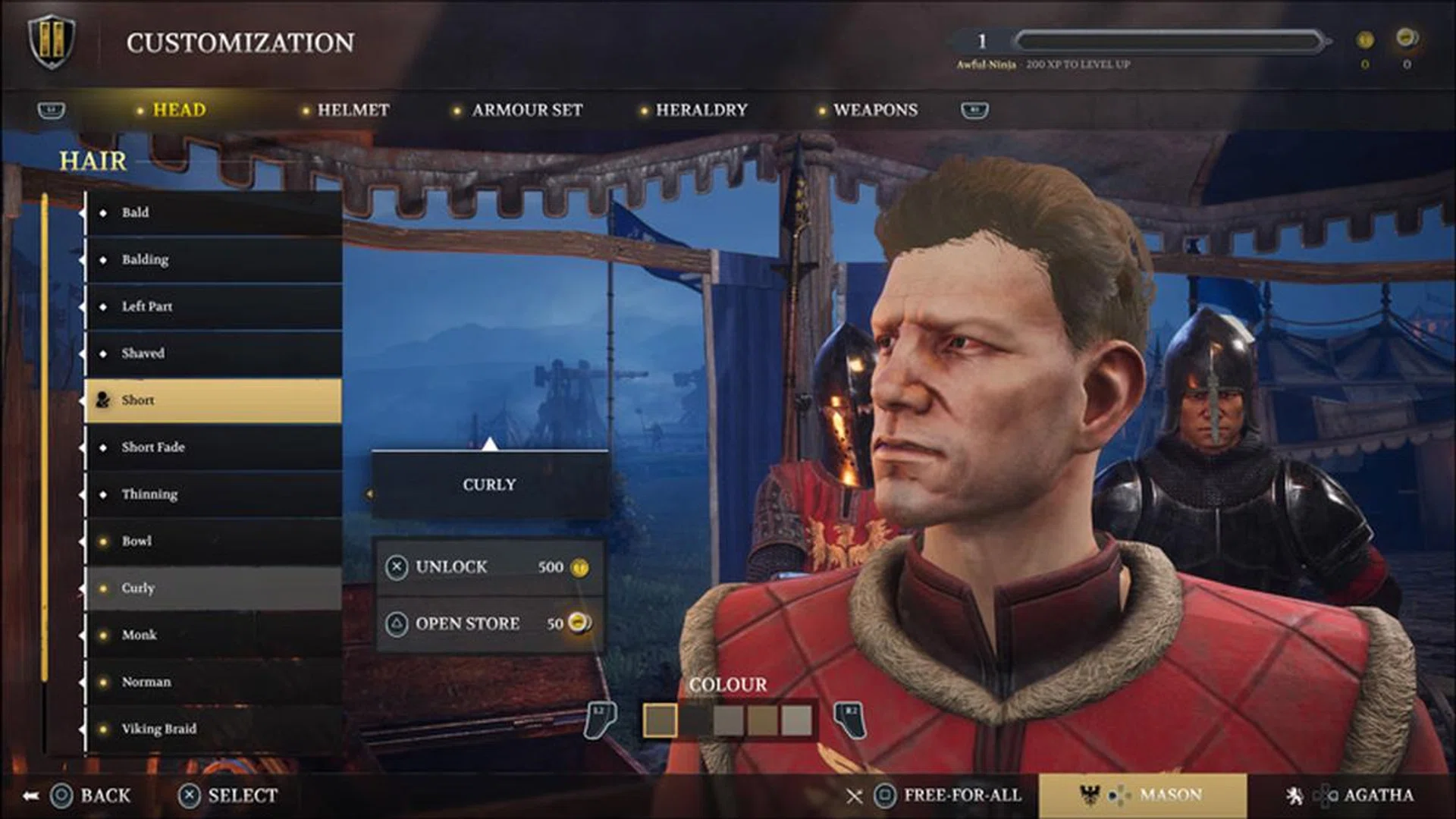Show the Weapons tab

pos(874,110)
